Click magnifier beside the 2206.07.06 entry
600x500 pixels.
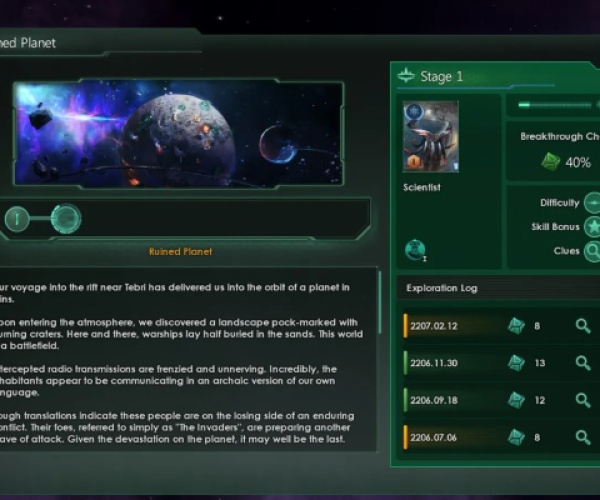pos(583,437)
